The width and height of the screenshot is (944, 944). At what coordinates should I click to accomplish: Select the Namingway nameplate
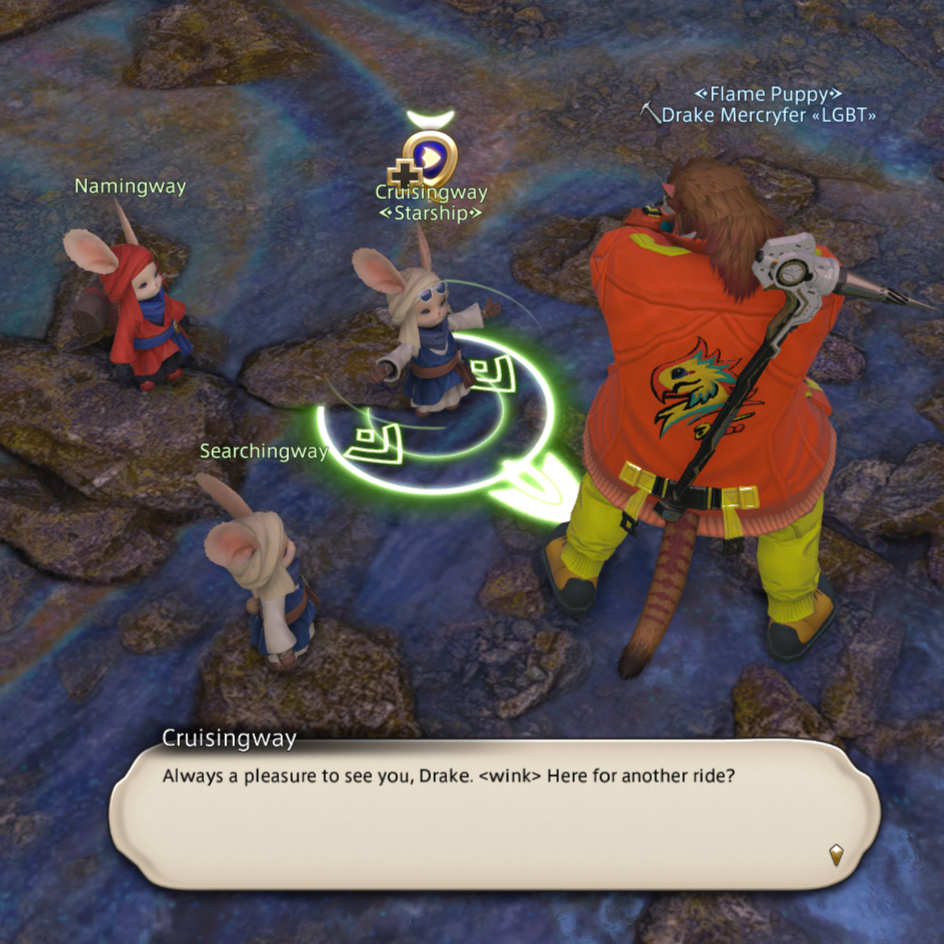click(130, 186)
